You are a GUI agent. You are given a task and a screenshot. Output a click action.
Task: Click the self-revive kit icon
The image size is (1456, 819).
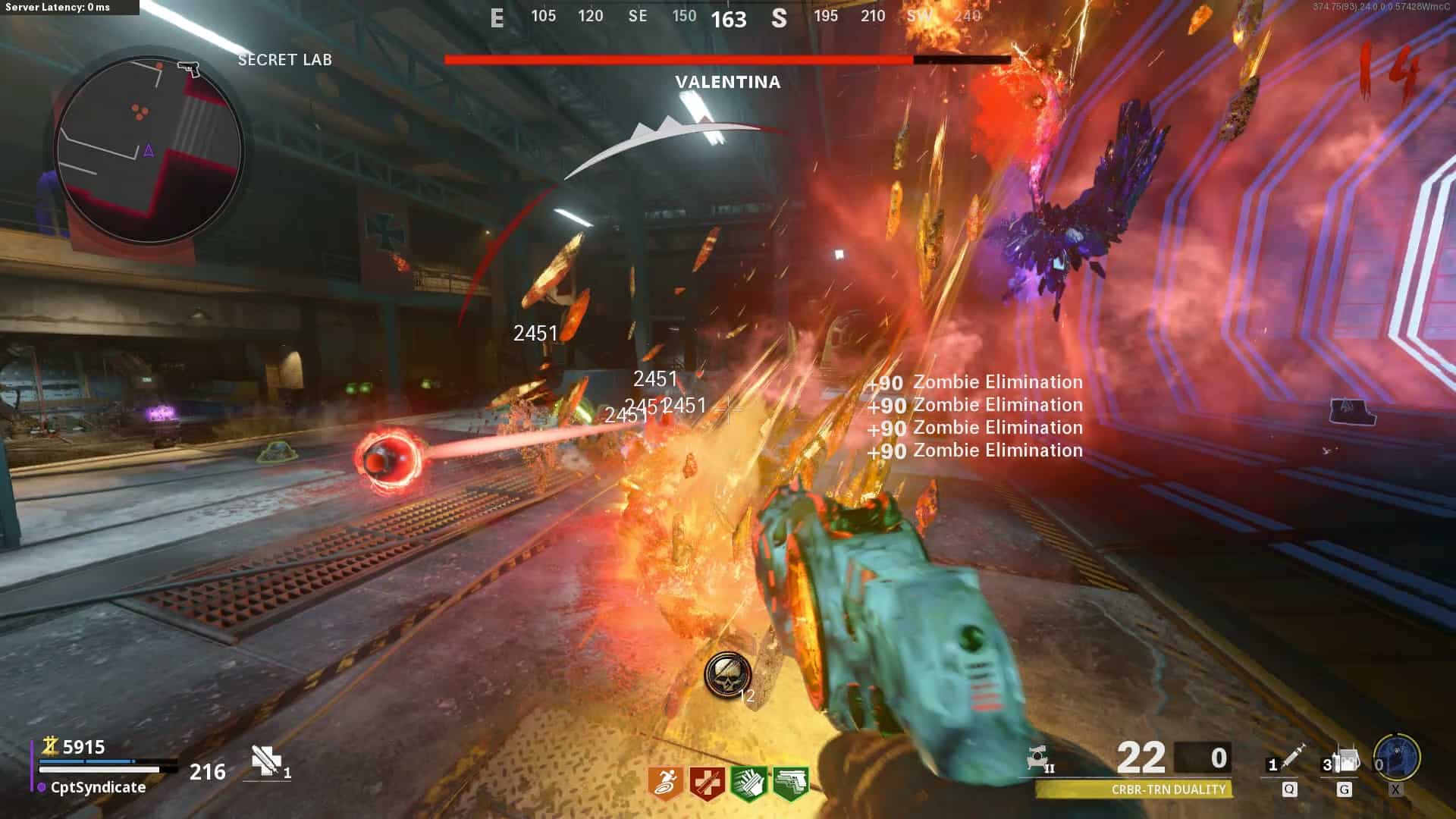coord(265,760)
